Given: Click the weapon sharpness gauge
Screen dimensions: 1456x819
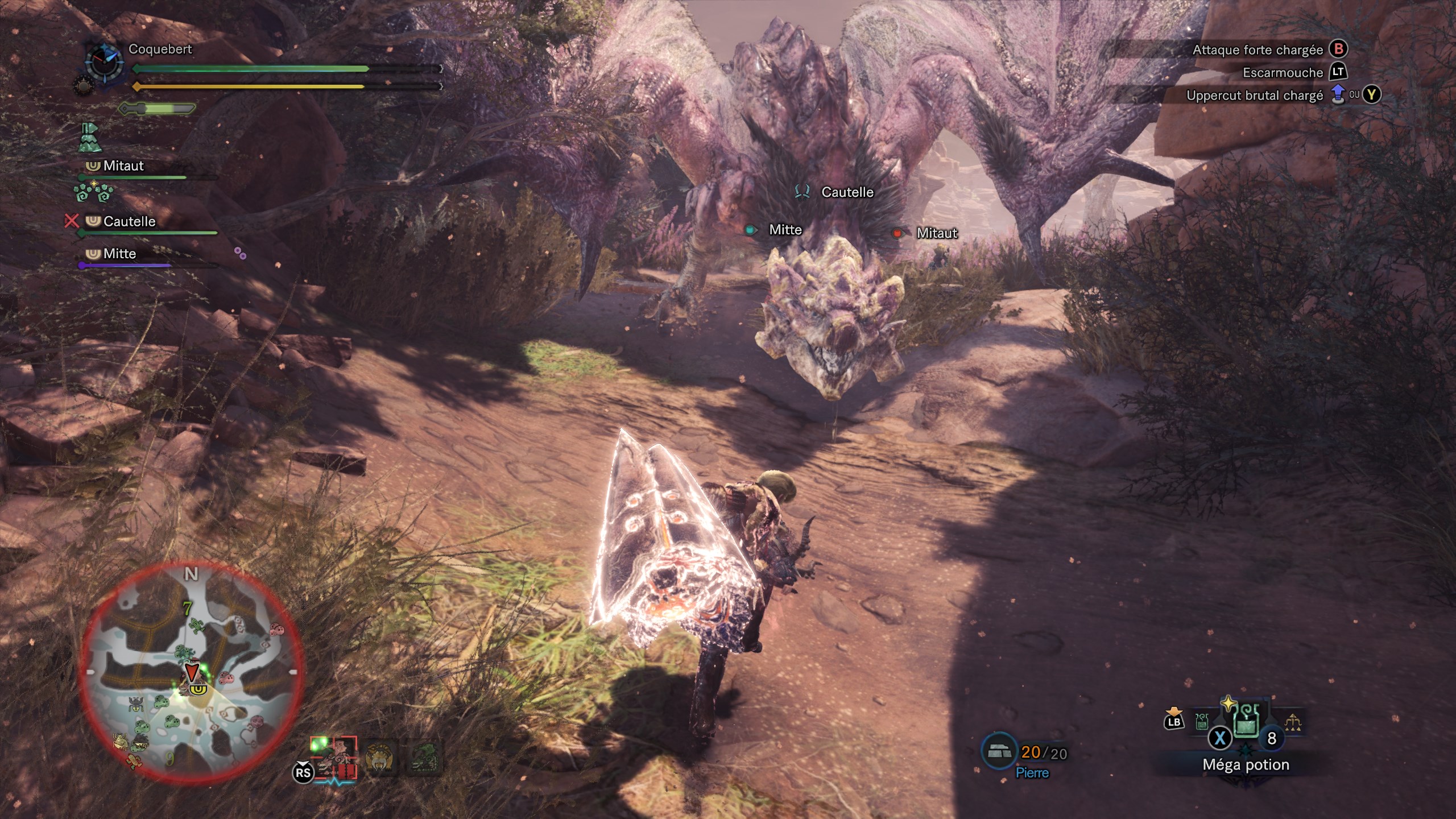Looking at the screenshot, I should [x=158, y=108].
